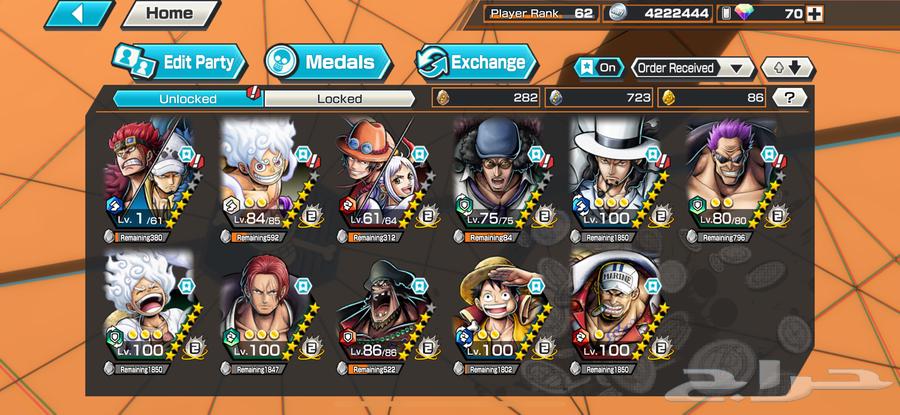Screen dimensions: 900x415
Task: Switch to the Locked characters tab
Action: point(339,98)
